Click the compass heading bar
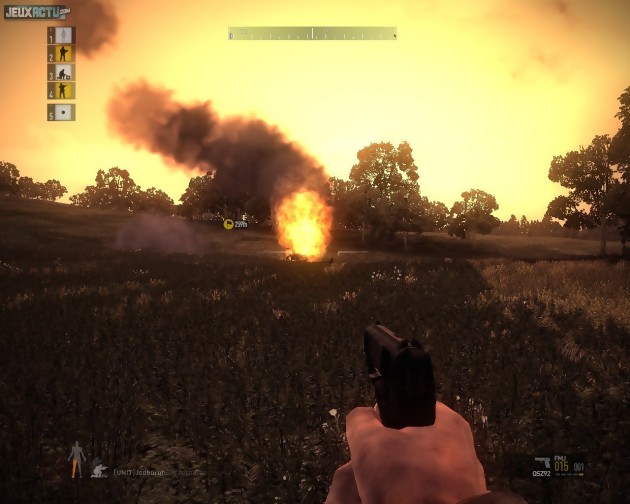This screenshot has height=504, width=630. pos(312,34)
